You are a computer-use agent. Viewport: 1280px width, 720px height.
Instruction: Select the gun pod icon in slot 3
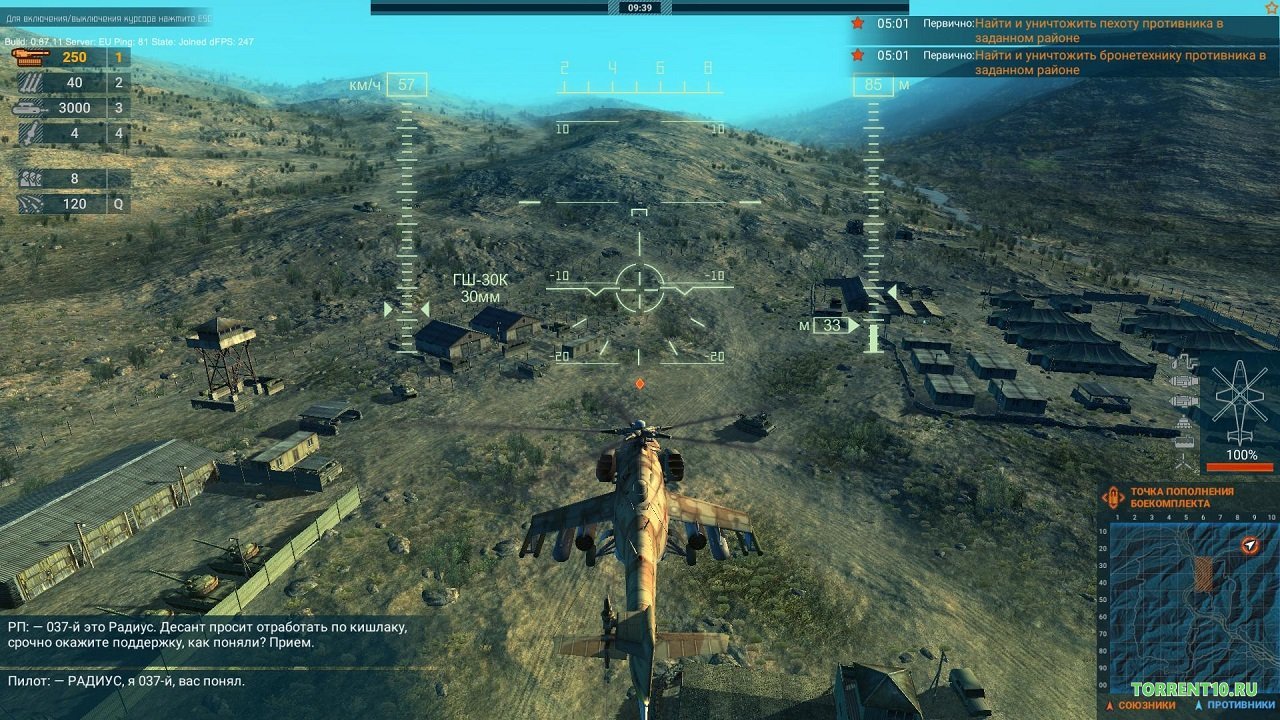click(25, 108)
